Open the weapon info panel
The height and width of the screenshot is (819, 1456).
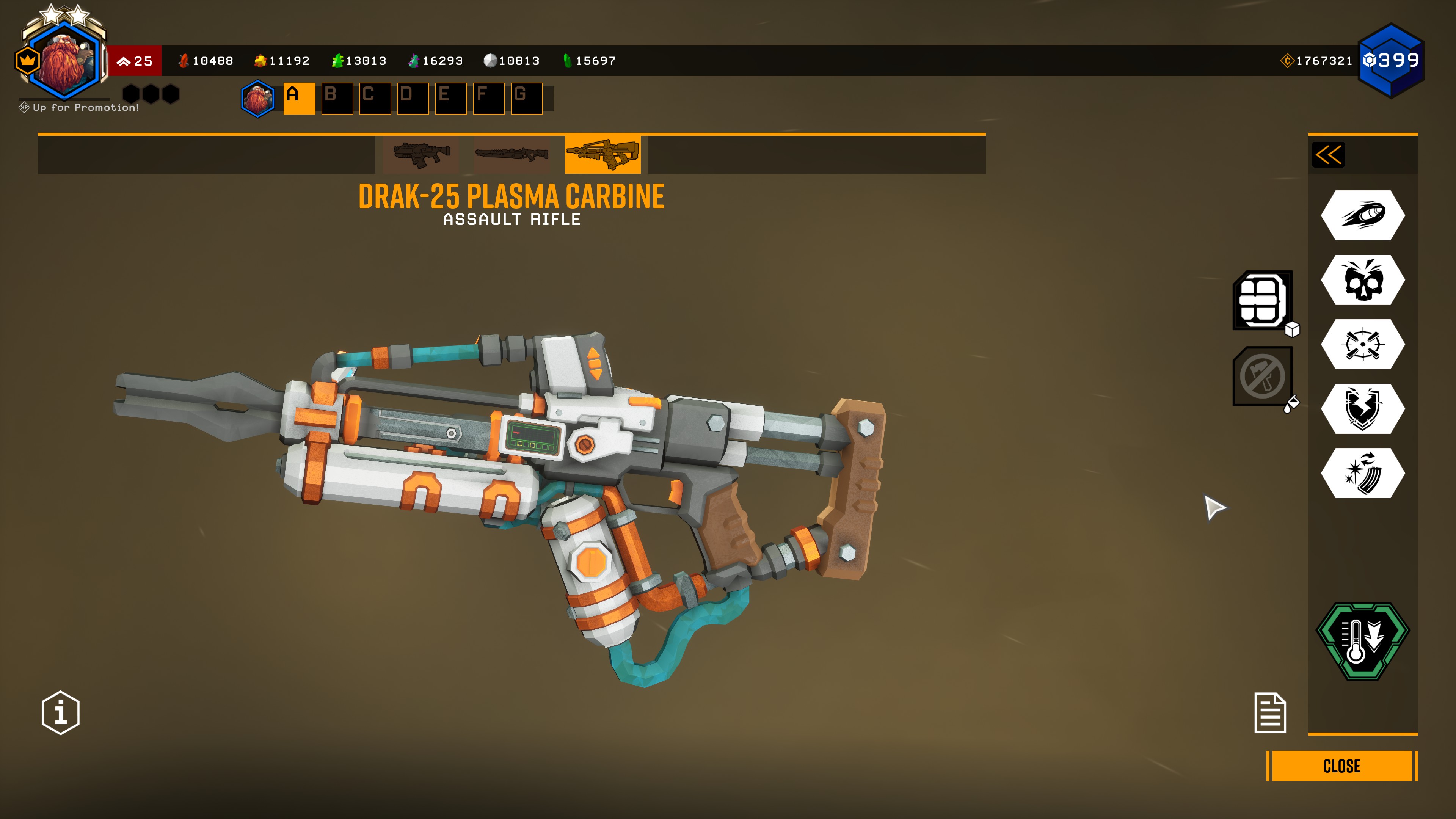point(61,712)
